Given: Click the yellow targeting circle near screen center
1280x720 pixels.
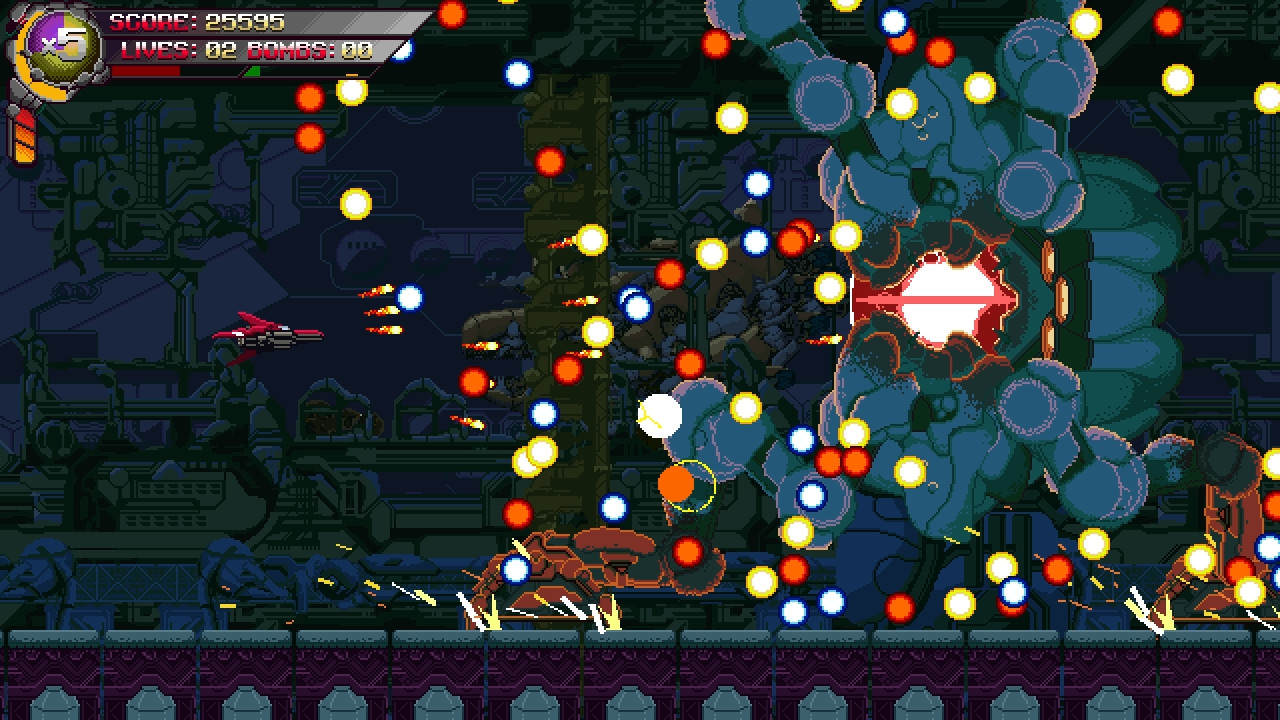Looking at the screenshot, I should point(692,487).
